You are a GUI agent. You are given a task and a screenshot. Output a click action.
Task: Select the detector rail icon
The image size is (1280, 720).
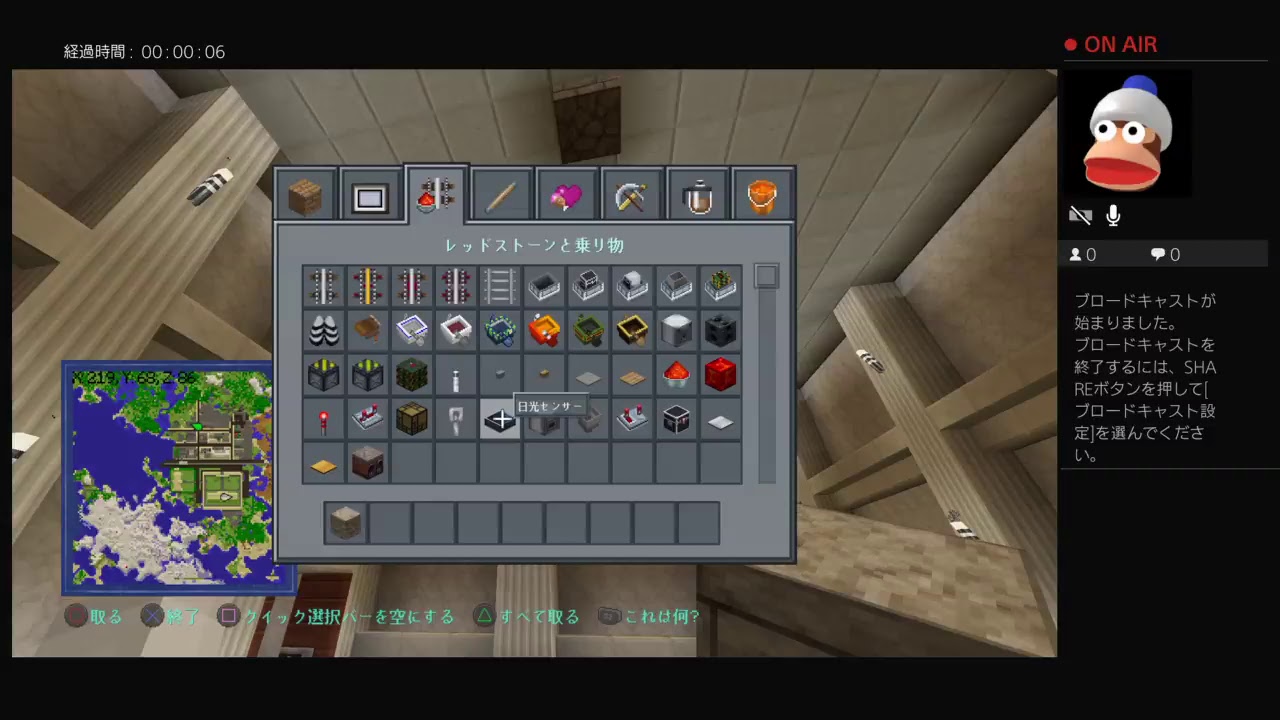(x=411, y=287)
